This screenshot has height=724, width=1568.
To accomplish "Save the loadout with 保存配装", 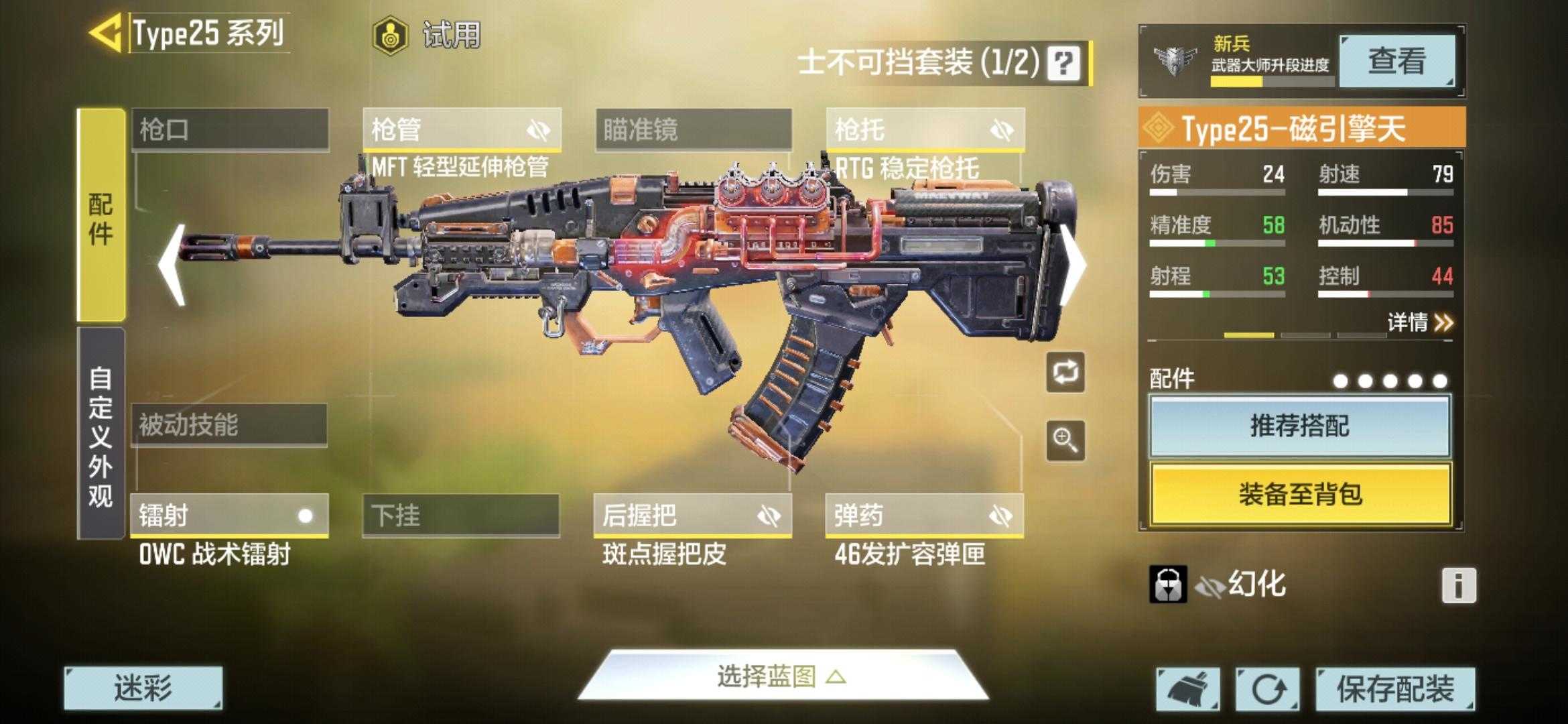I will tap(1395, 688).
